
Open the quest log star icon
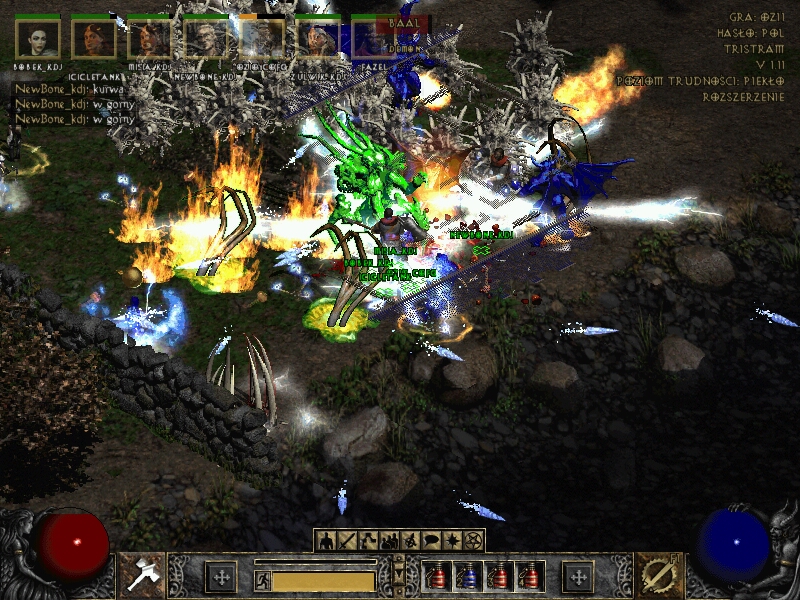pos(452,541)
